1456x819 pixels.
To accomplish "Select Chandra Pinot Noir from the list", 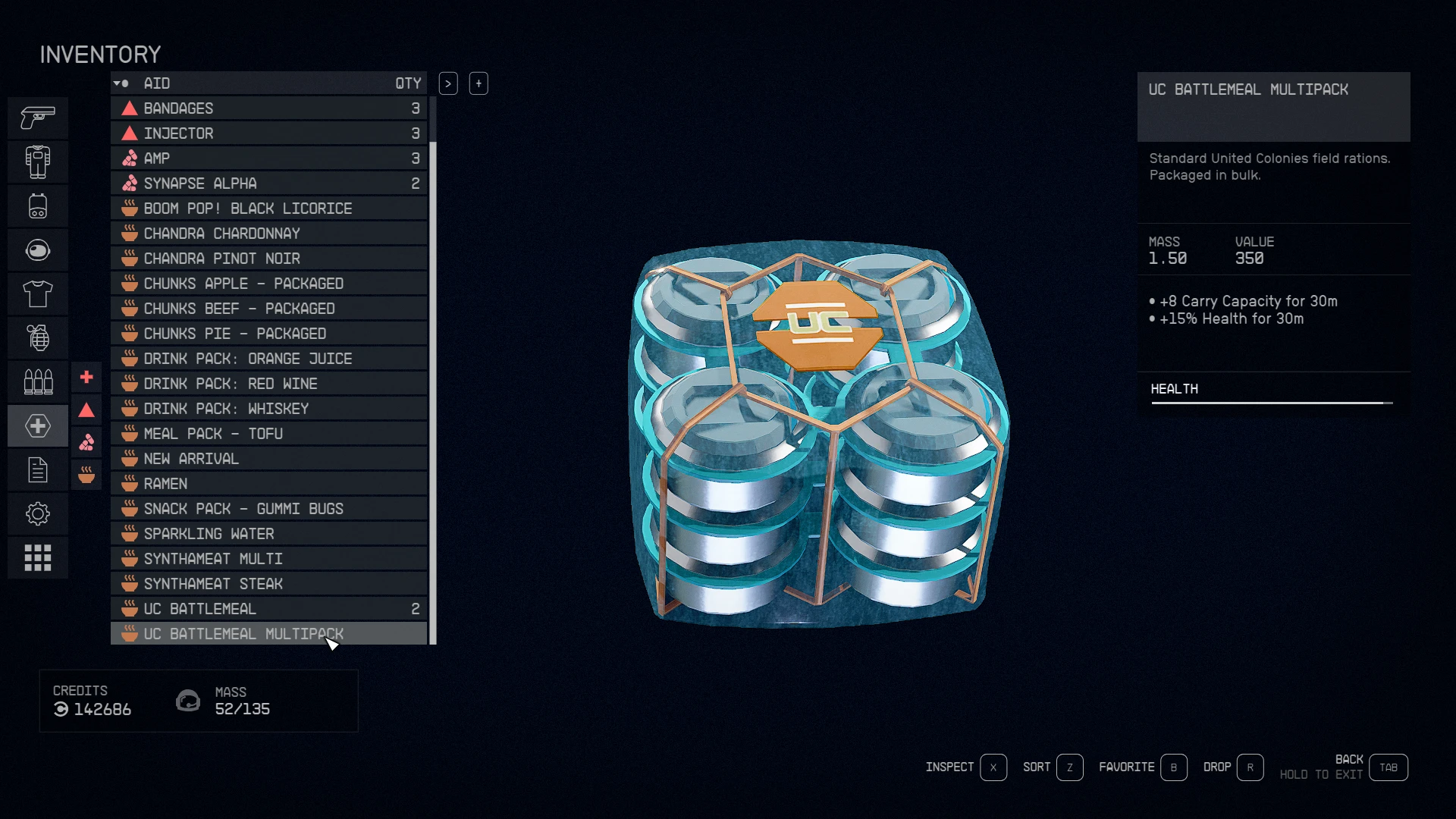I will 269,259.
